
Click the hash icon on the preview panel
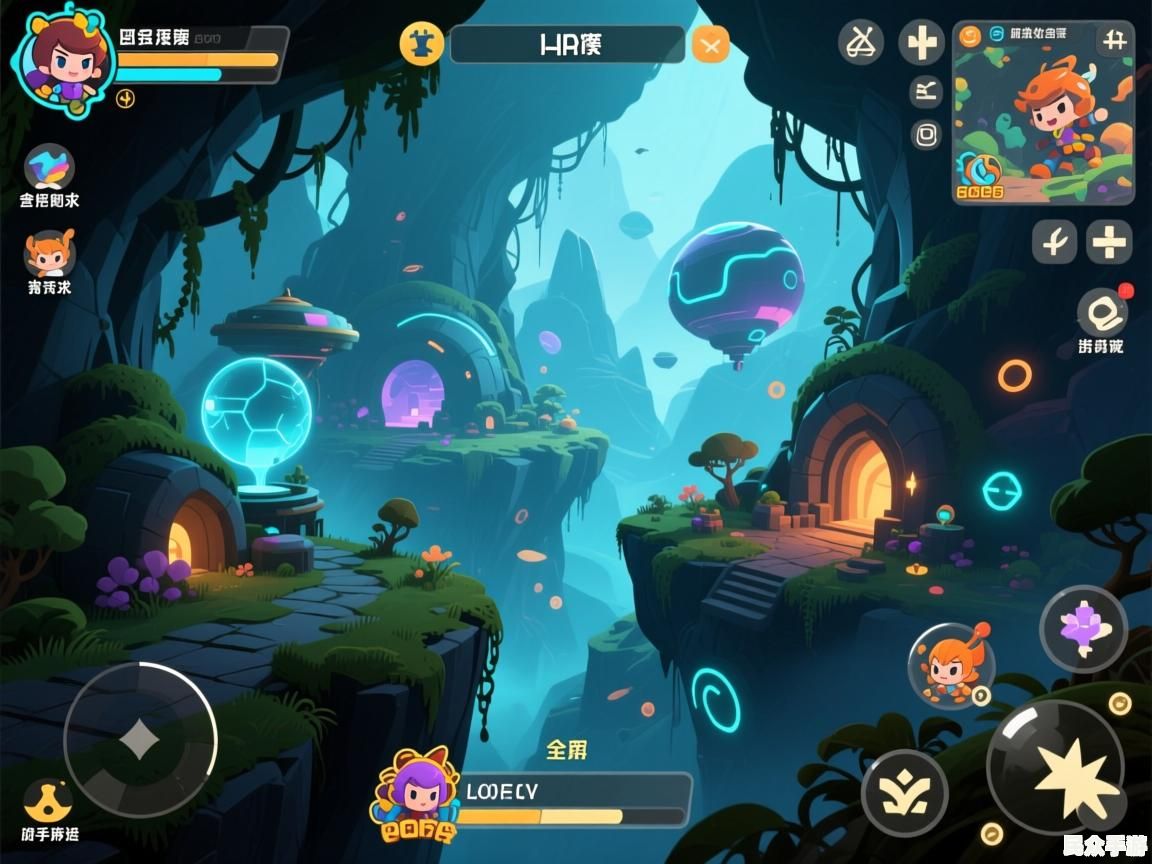tap(1114, 40)
